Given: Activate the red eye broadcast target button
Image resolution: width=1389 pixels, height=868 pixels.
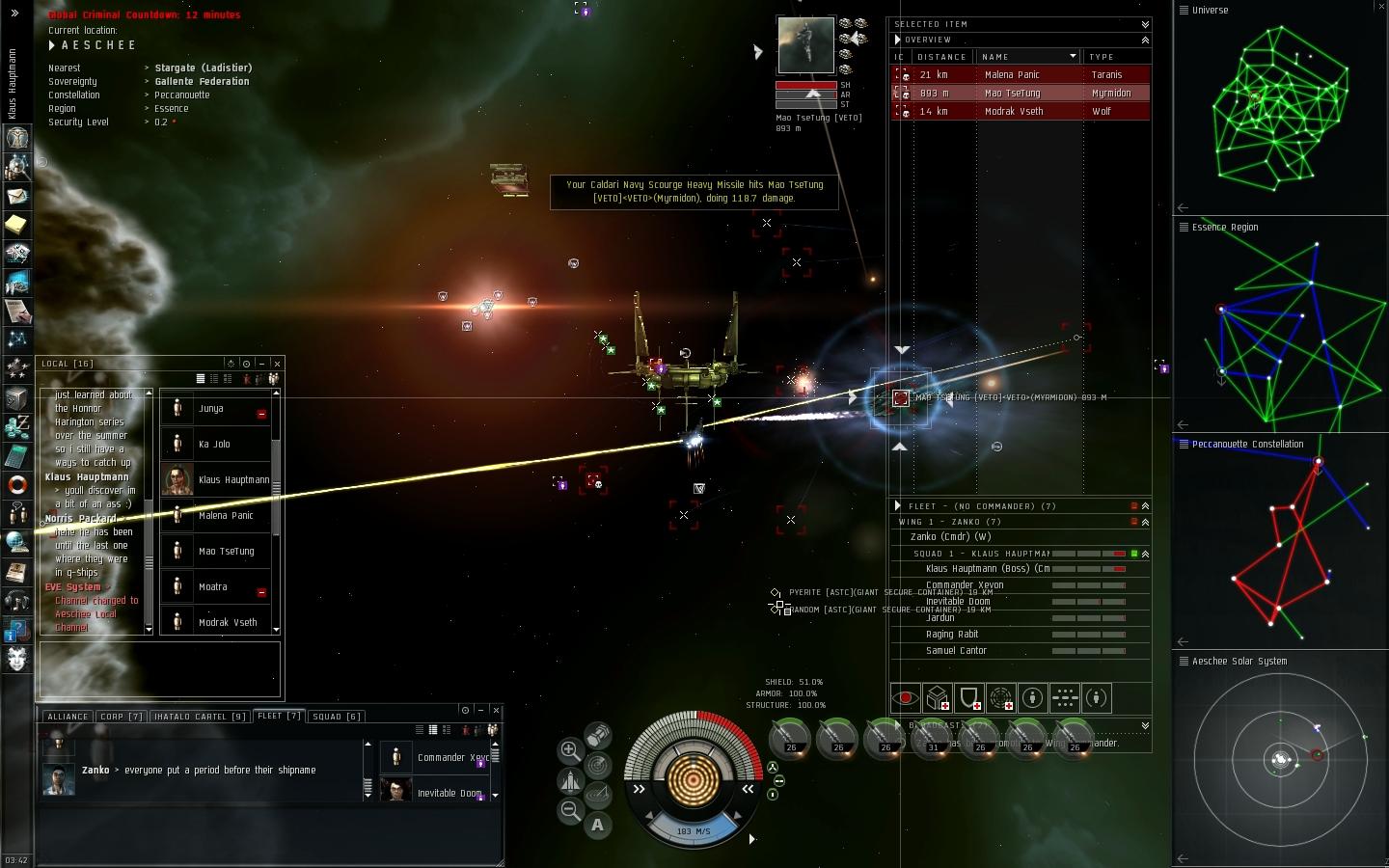Looking at the screenshot, I should (905, 697).
